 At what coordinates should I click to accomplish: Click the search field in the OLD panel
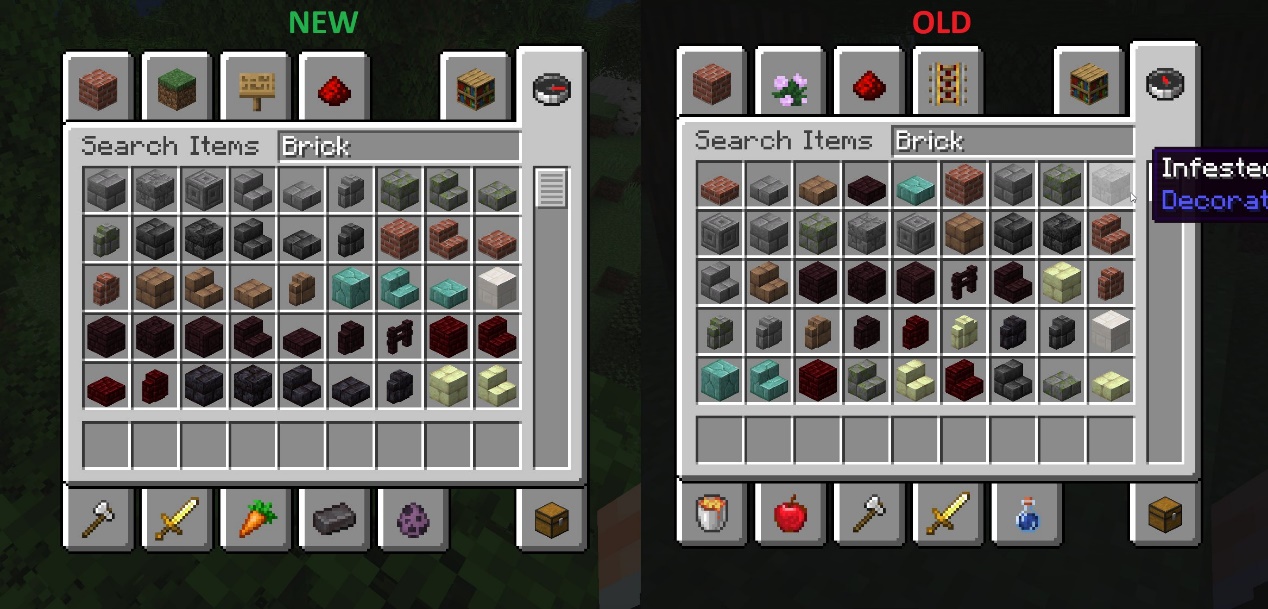point(1013,141)
